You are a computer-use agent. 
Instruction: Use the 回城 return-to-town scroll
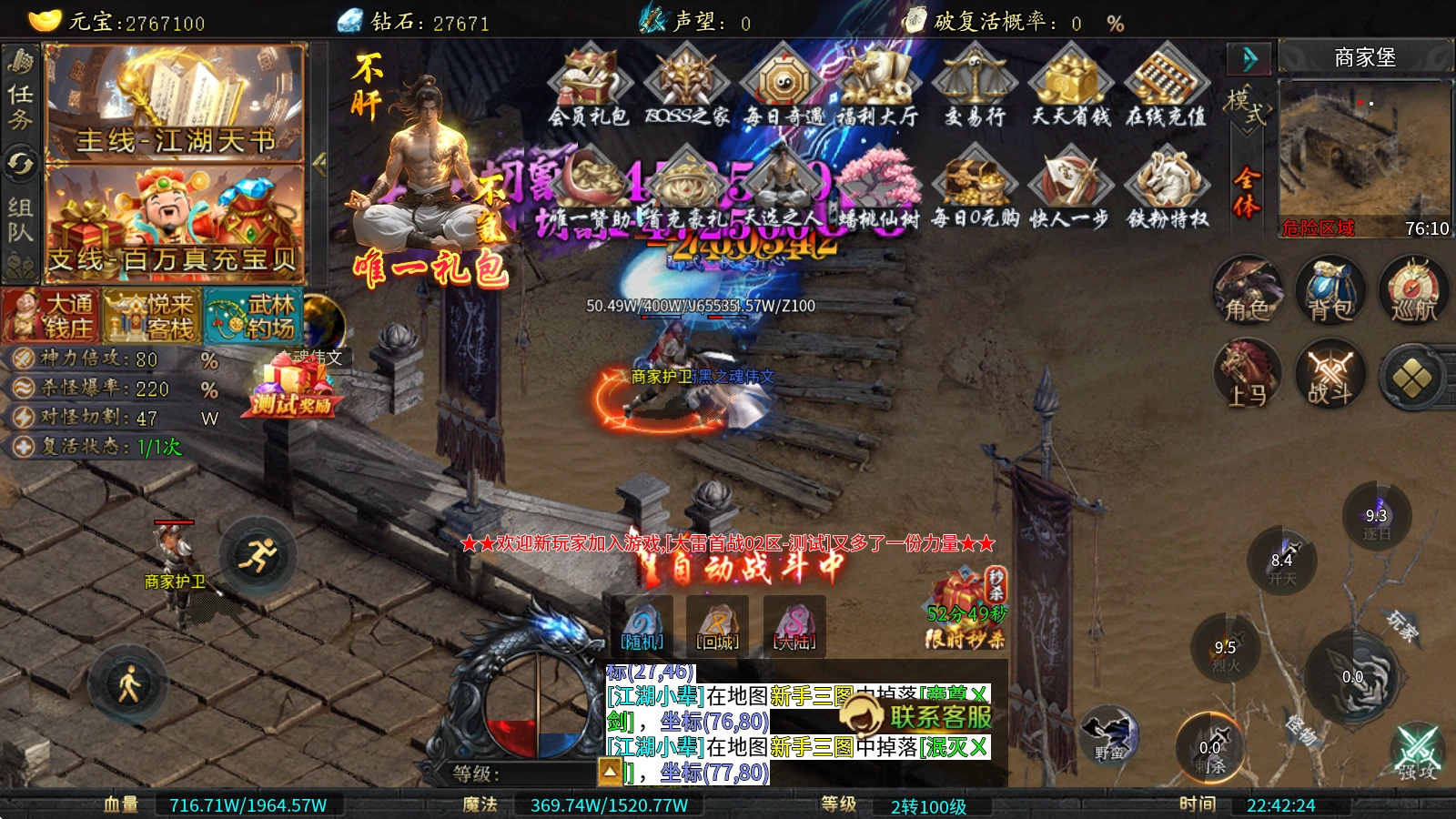[x=717, y=624]
